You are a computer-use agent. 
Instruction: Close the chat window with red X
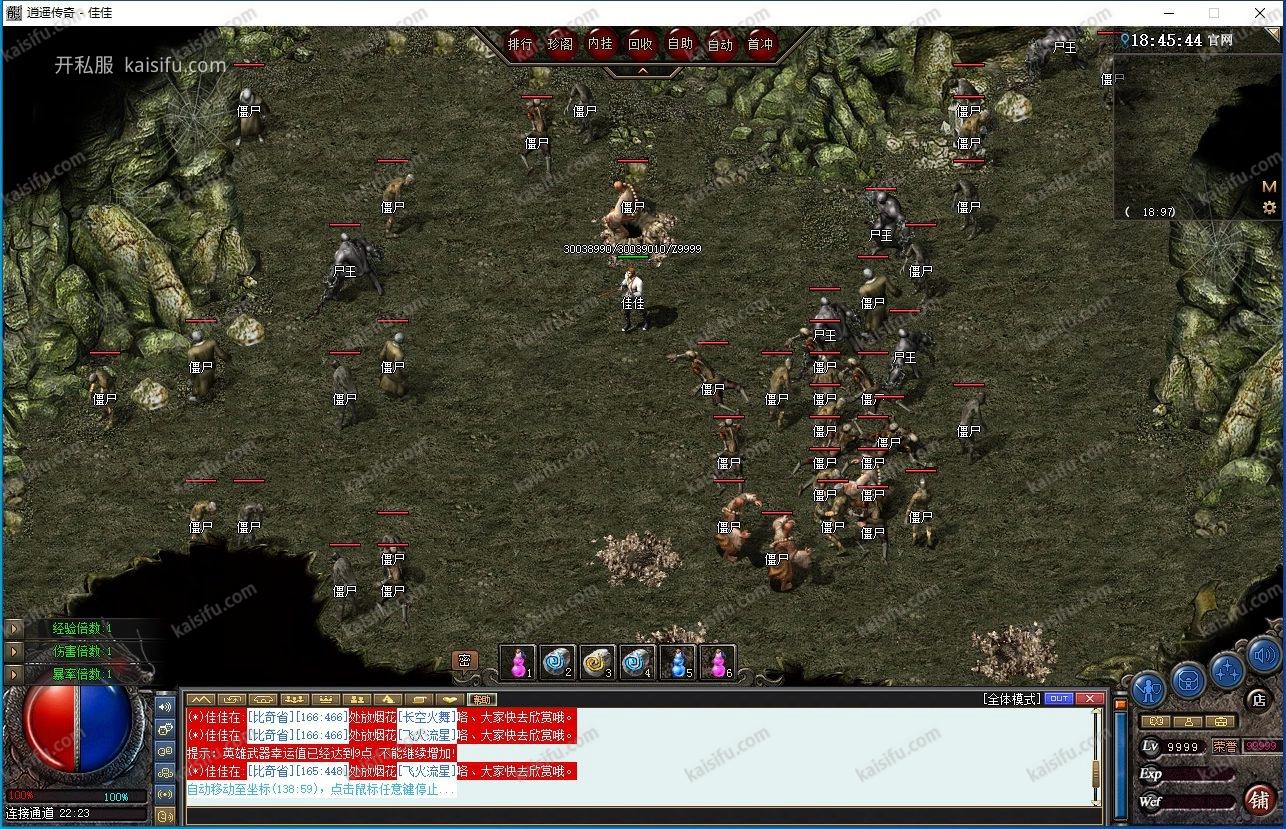(1089, 698)
